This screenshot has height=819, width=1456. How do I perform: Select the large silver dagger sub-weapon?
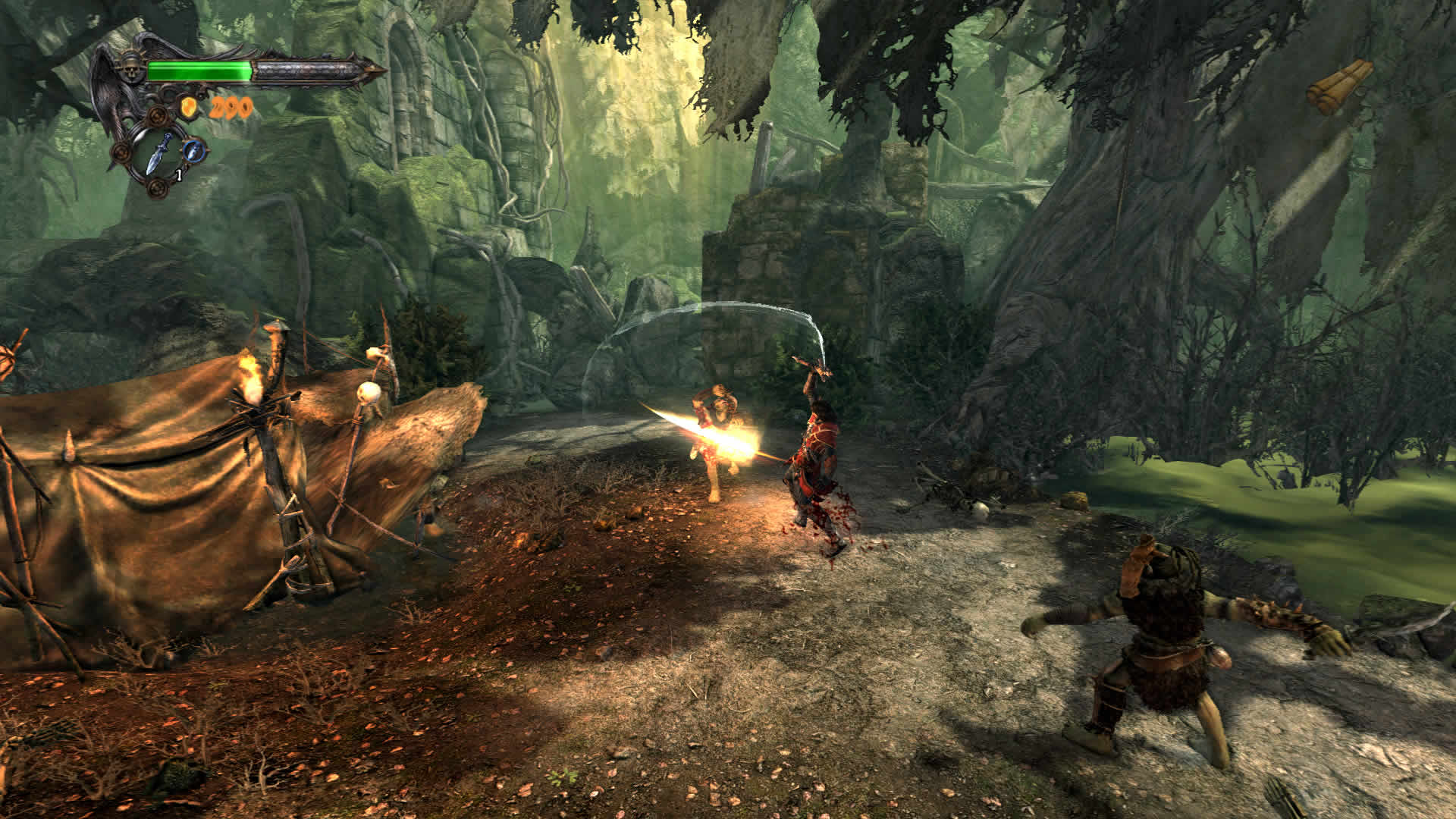[162, 153]
